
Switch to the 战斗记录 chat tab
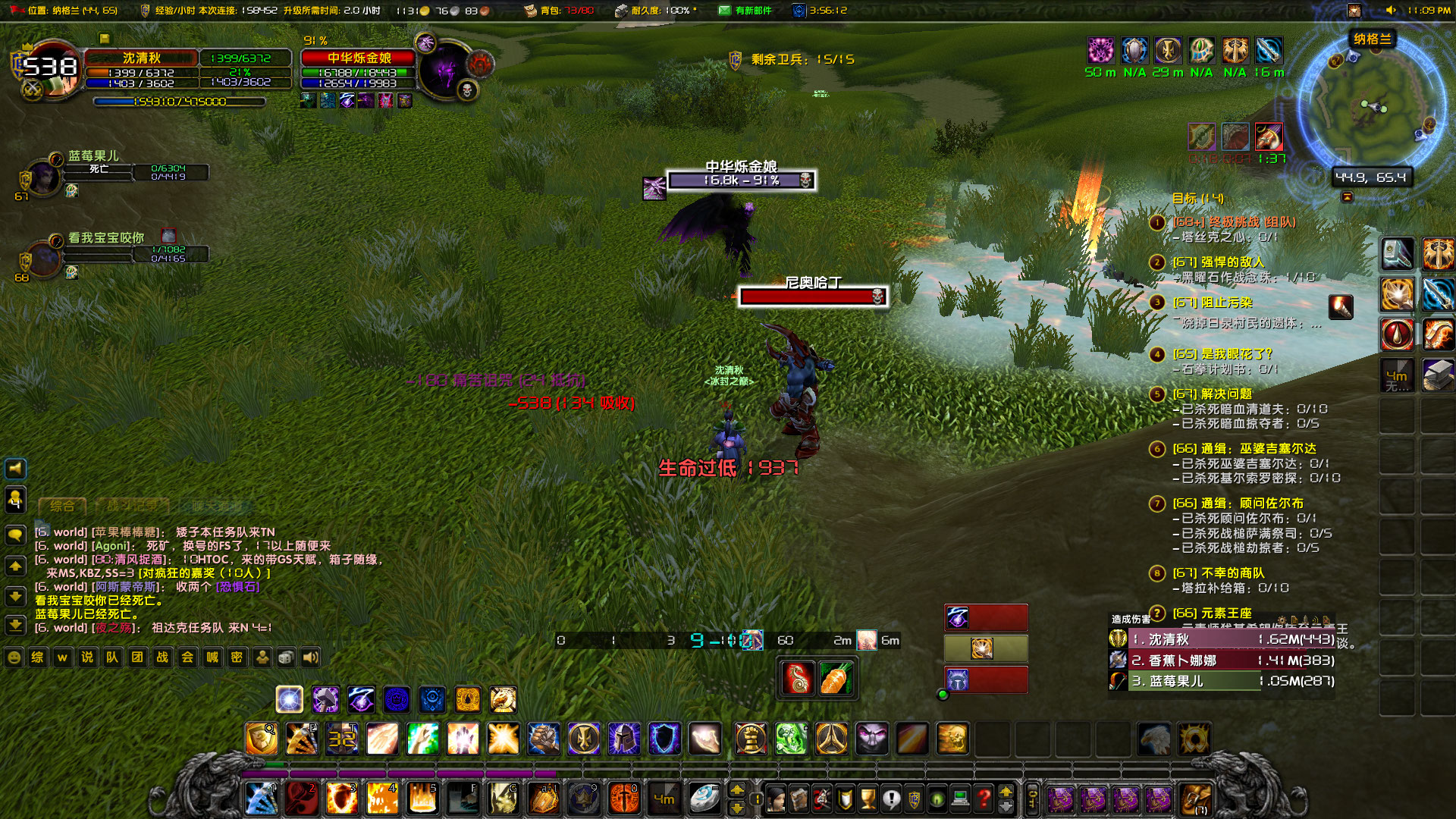point(131,506)
